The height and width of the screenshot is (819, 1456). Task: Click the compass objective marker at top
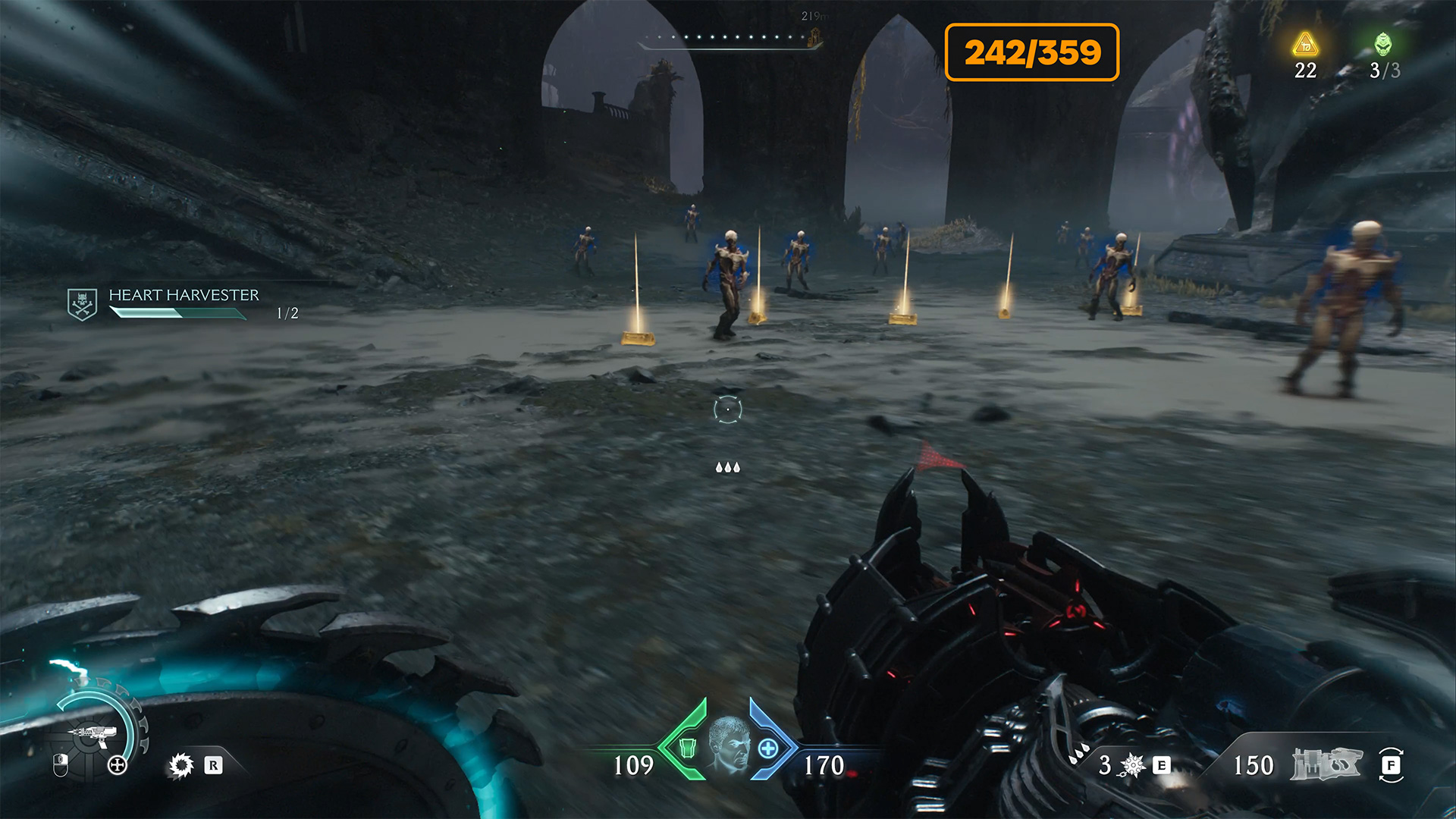[815, 36]
